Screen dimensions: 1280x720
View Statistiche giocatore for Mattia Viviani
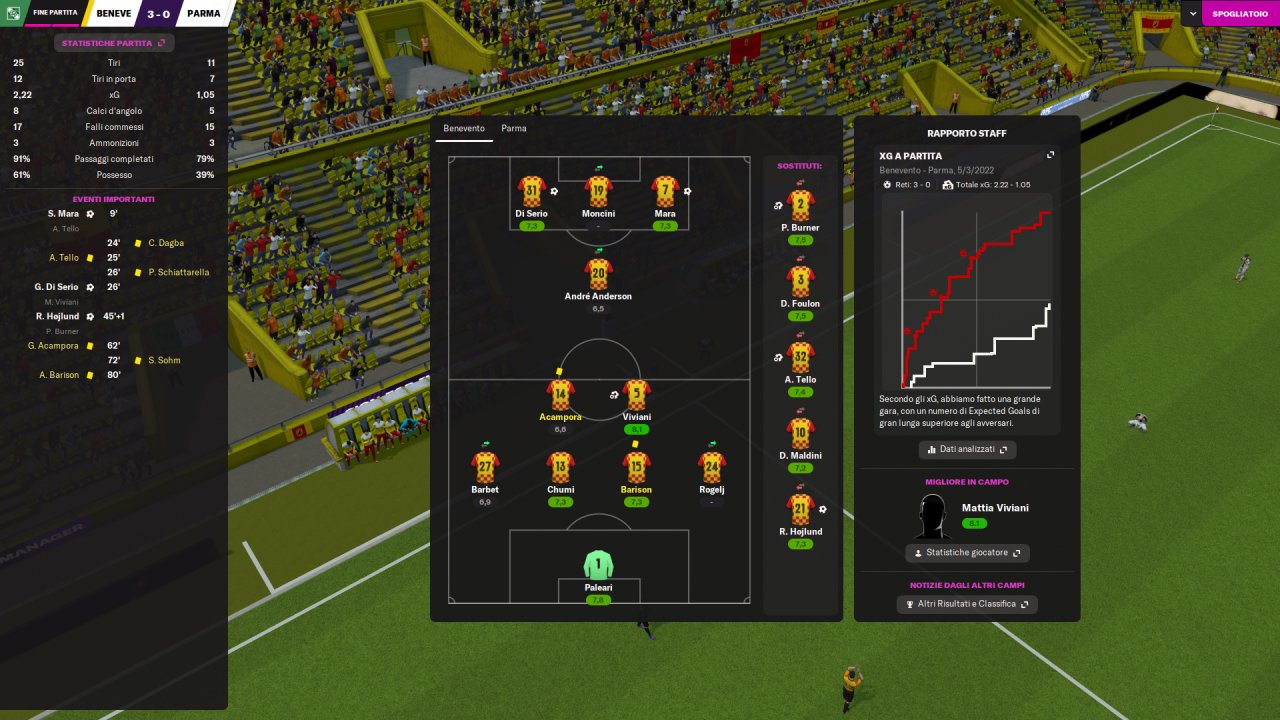tap(967, 553)
